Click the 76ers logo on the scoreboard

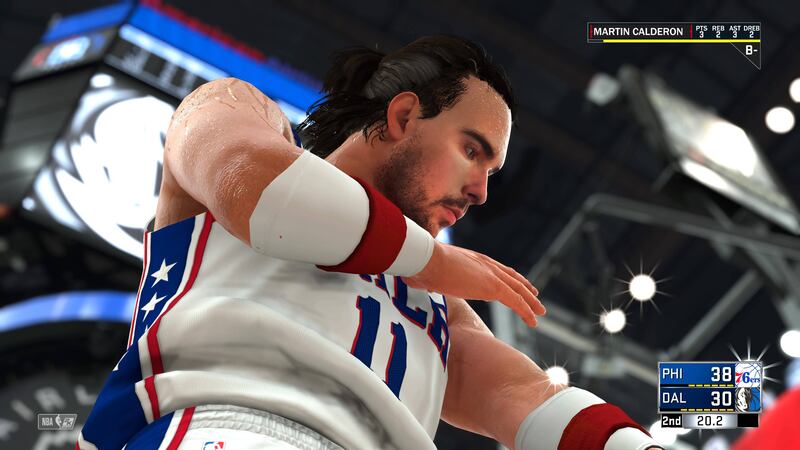tap(747, 375)
